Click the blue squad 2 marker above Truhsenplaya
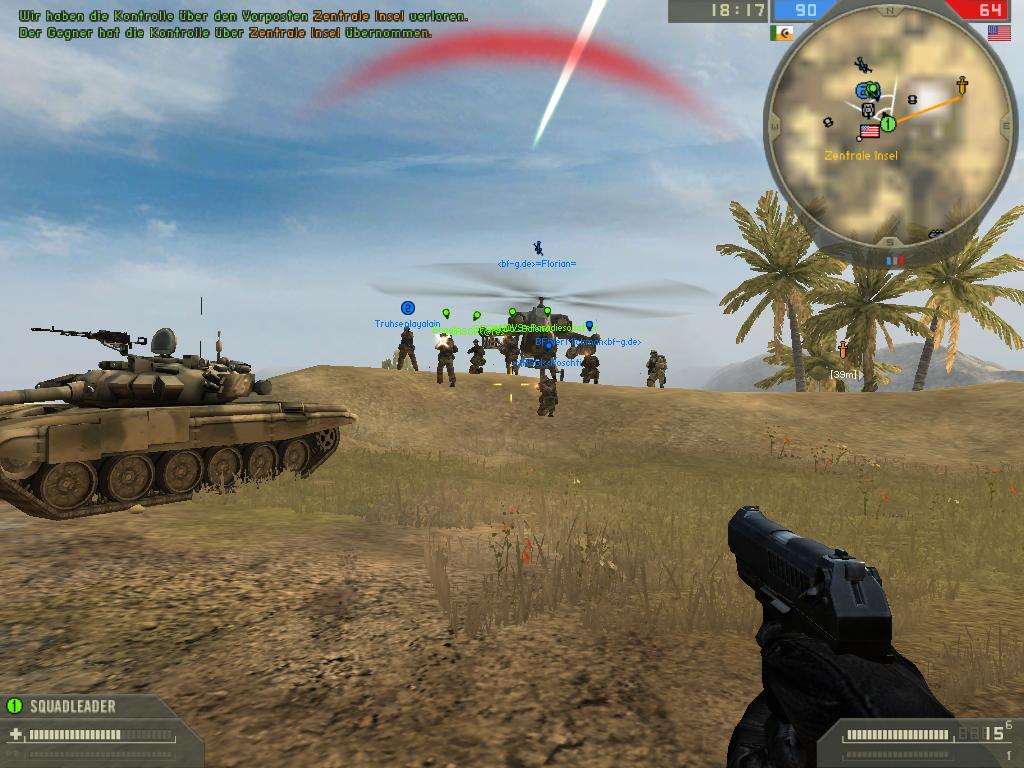This screenshot has height=768, width=1024. tap(407, 308)
